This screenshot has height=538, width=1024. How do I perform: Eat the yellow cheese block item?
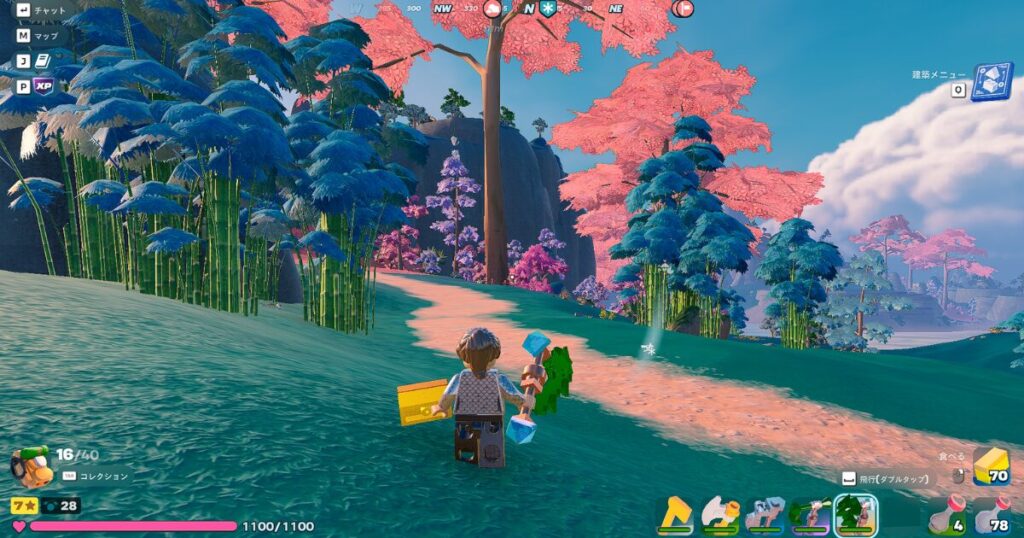[991, 466]
